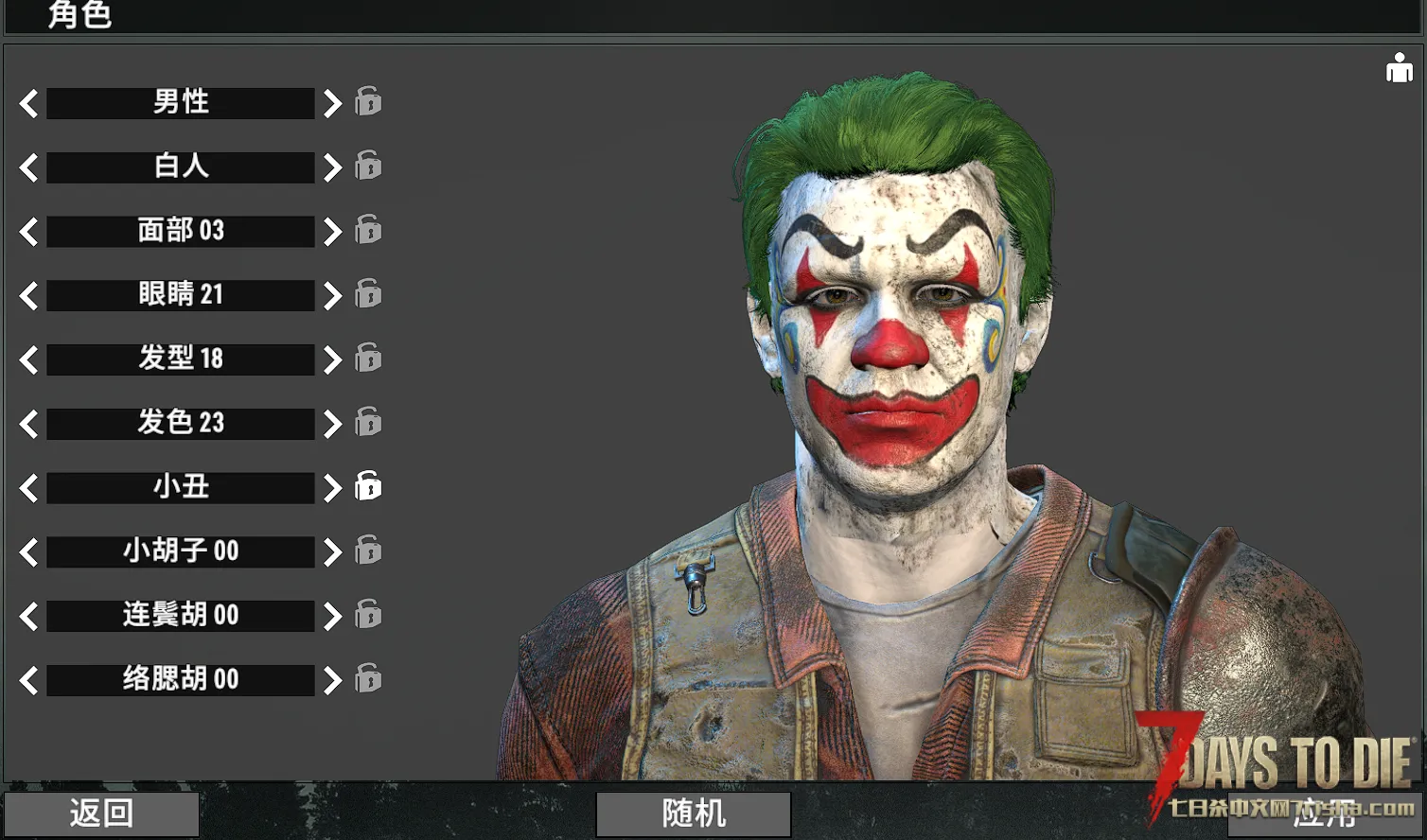This screenshot has width=1427, height=840.
Task: Click the white person icon top right
Action: (x=1399, y=68)
